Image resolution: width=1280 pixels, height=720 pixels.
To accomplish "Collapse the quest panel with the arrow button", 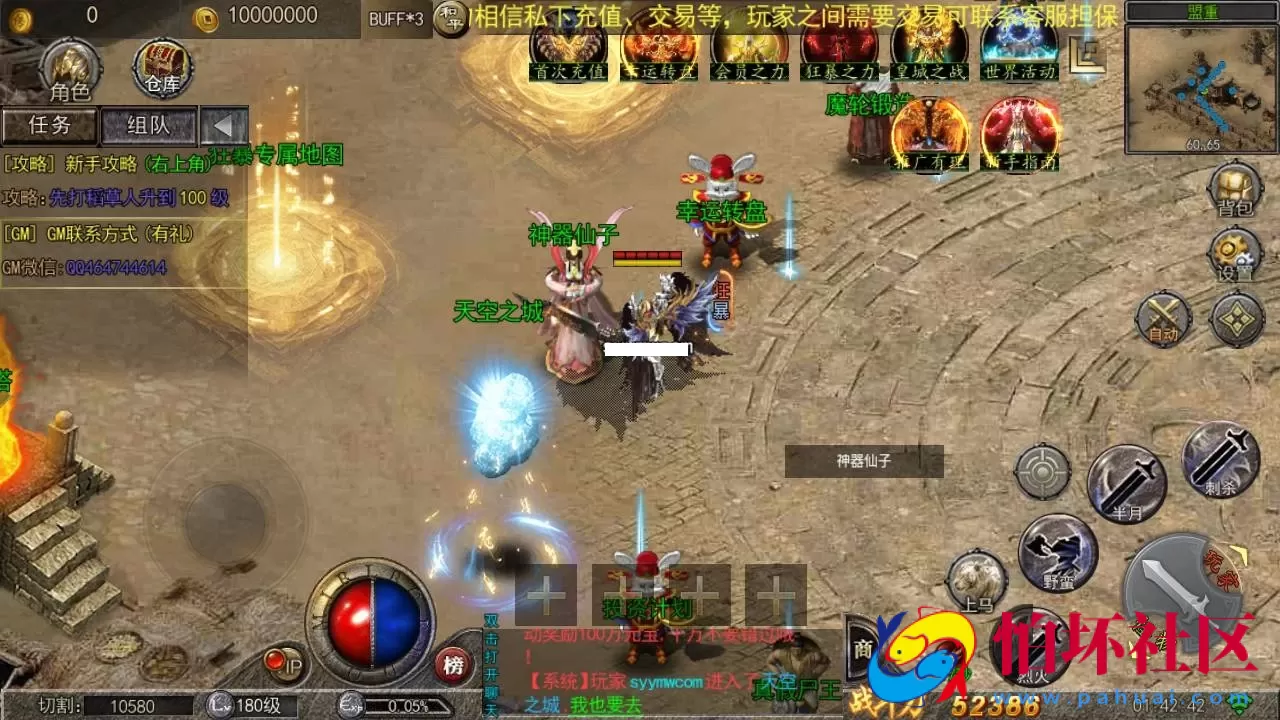I will point(224,126).
